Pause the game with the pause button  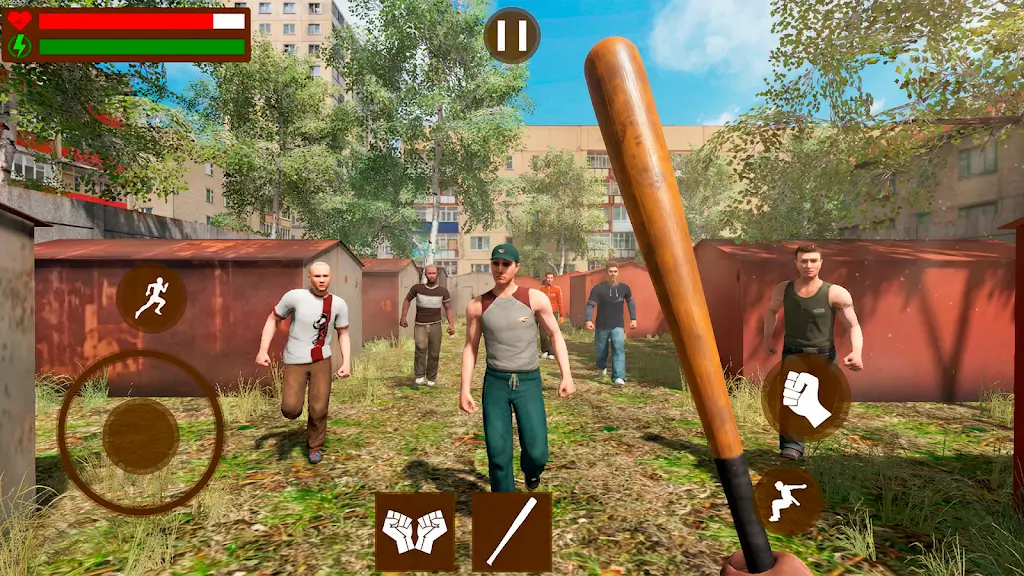(x=512, y=36)
